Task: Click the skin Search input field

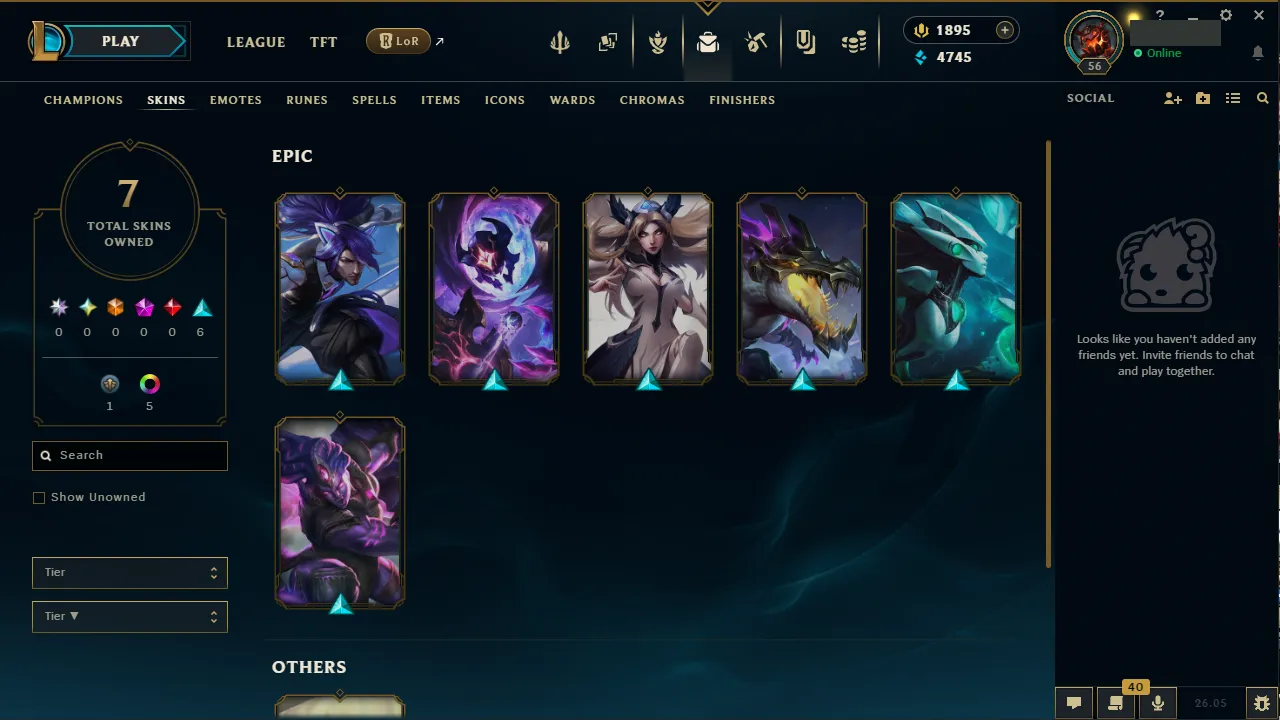Action: pos(129,455)
